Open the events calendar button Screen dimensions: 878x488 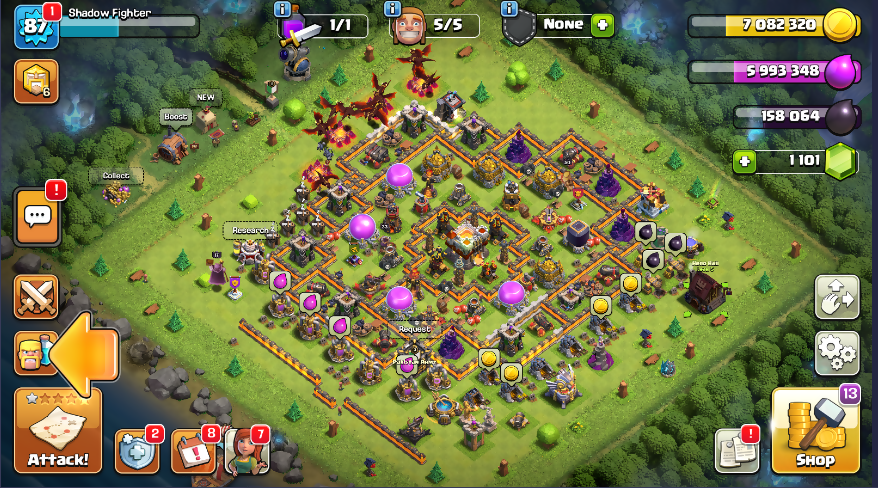pyautogui.click(x=192, y=452)
